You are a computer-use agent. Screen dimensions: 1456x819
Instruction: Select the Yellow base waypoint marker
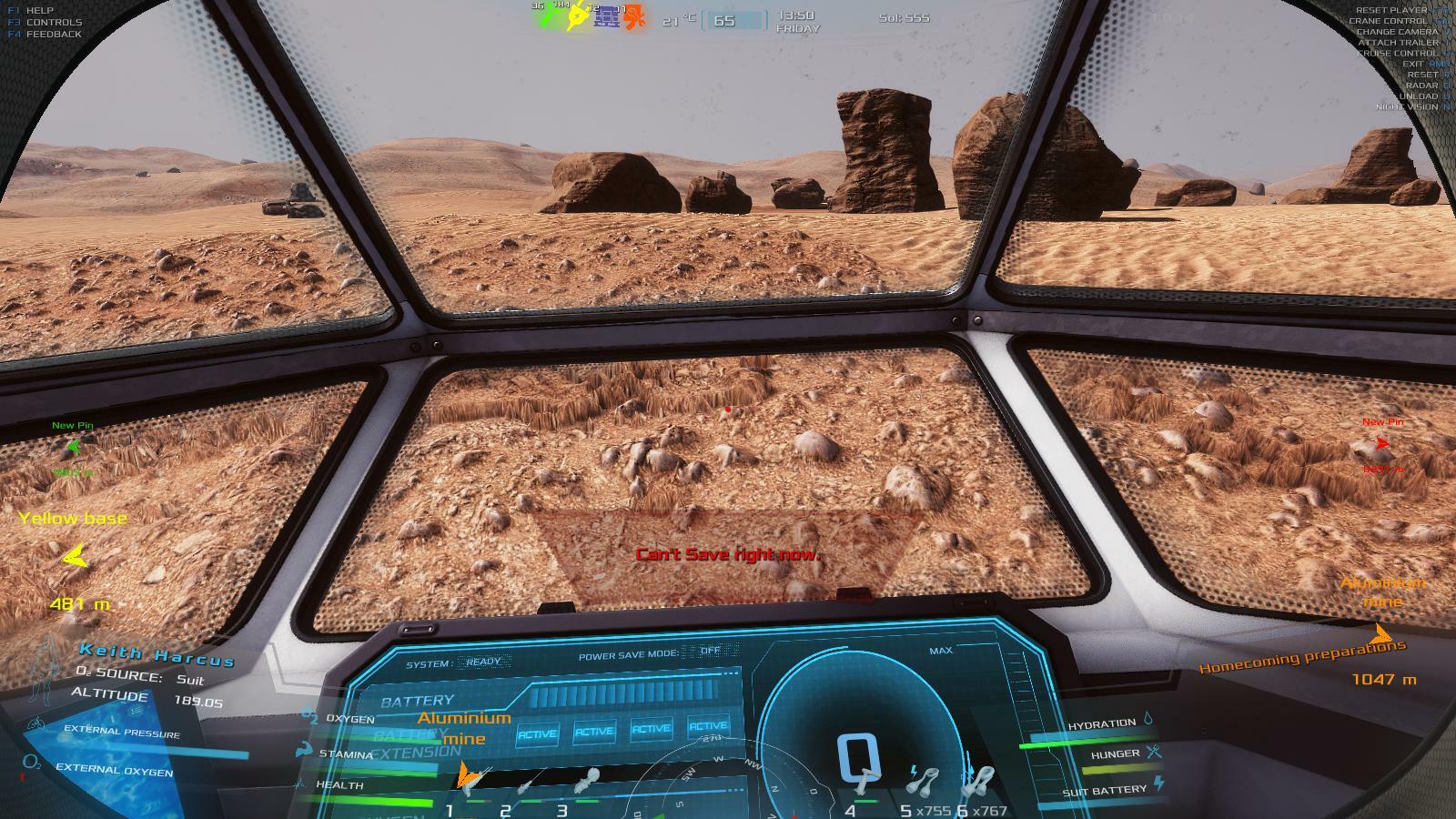(75, 555)
